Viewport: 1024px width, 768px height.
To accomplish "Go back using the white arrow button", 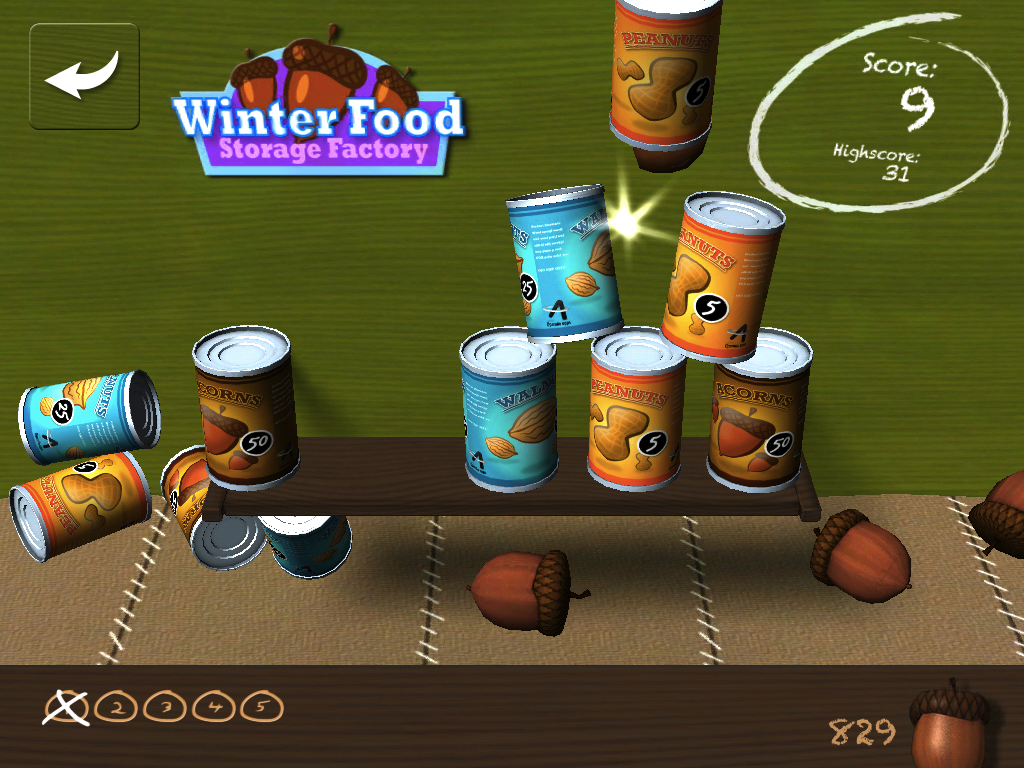I will 84,77.
